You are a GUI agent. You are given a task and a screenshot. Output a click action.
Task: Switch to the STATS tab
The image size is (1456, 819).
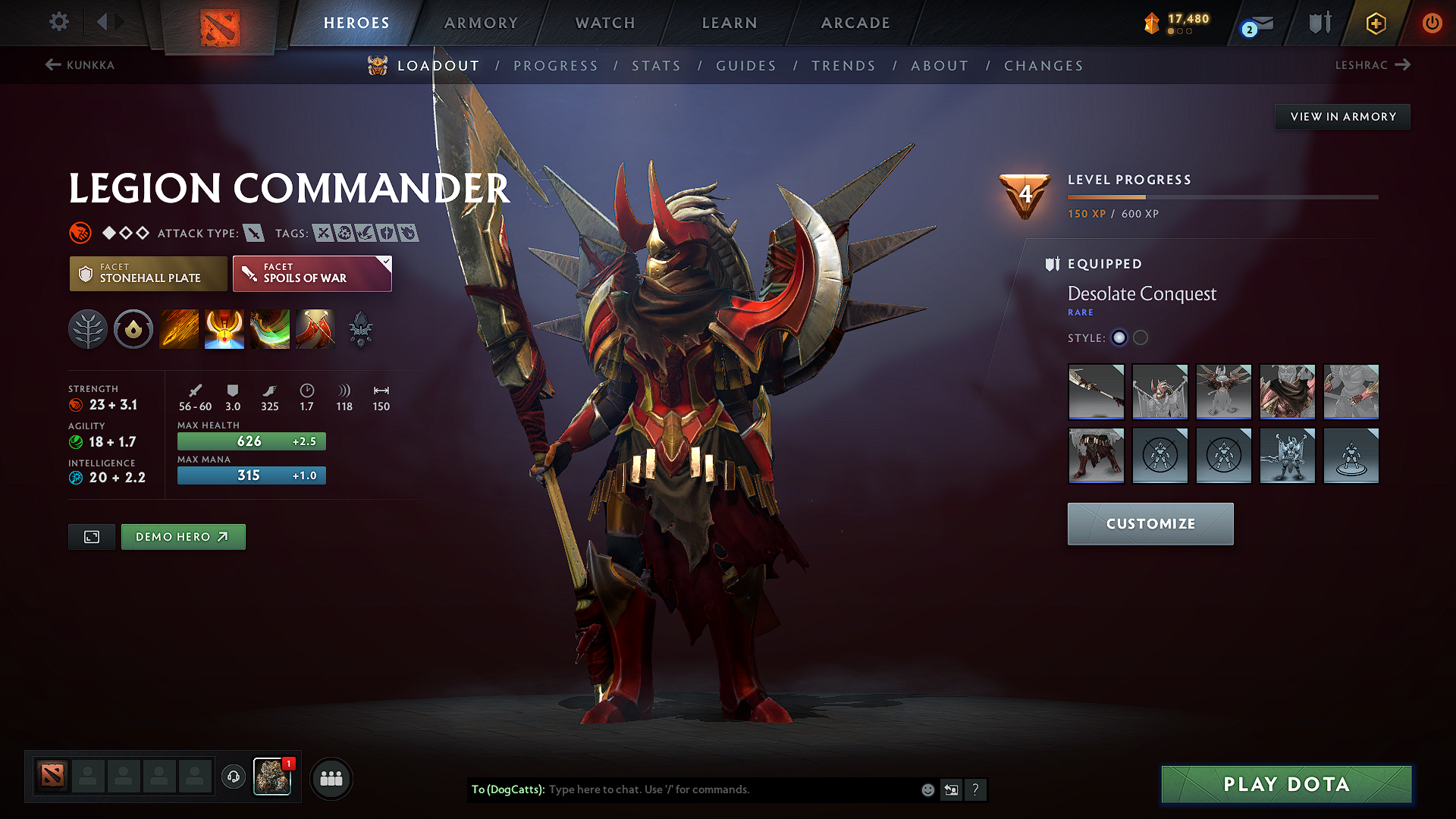point(656,66)
